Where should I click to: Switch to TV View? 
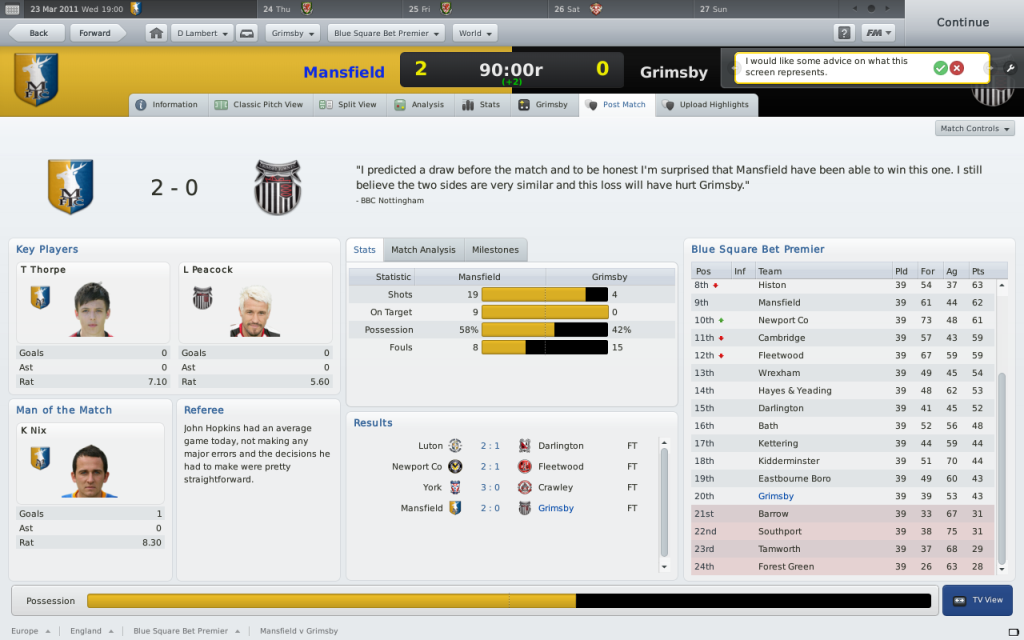(977, 600)
